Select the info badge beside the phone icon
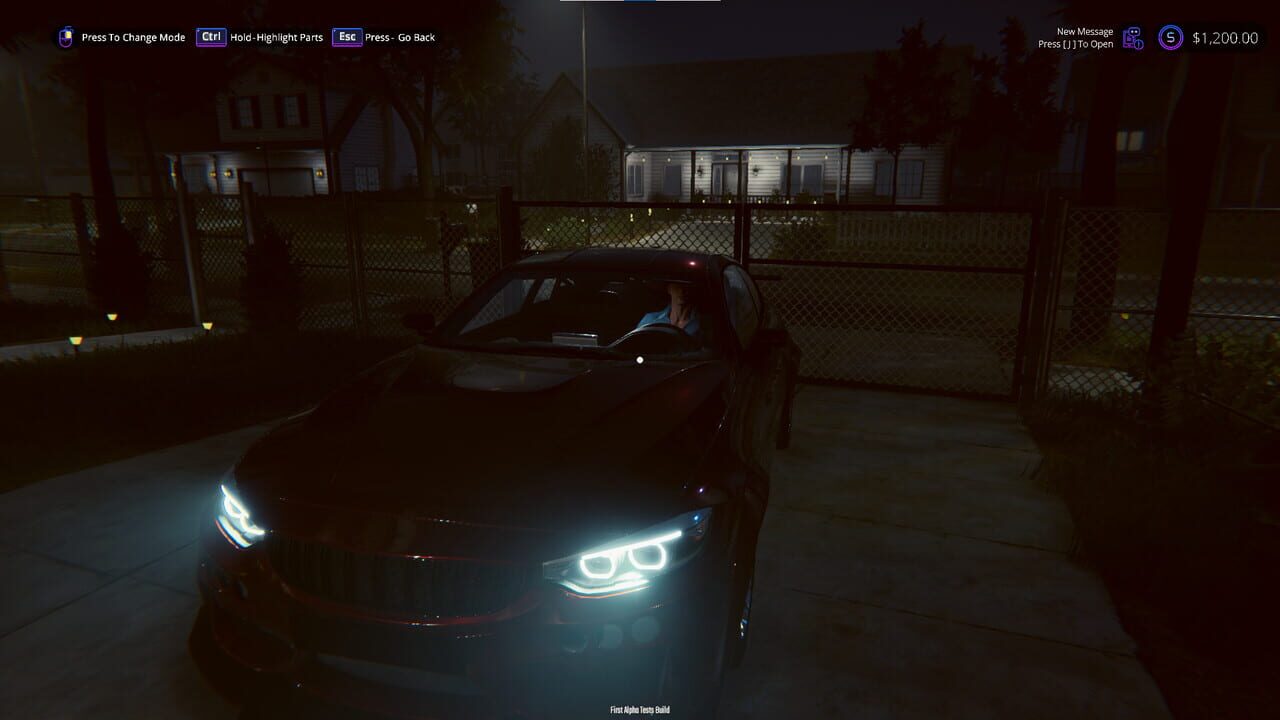This screenshot has height=720, width=1280. click(x=1139, y=45)
